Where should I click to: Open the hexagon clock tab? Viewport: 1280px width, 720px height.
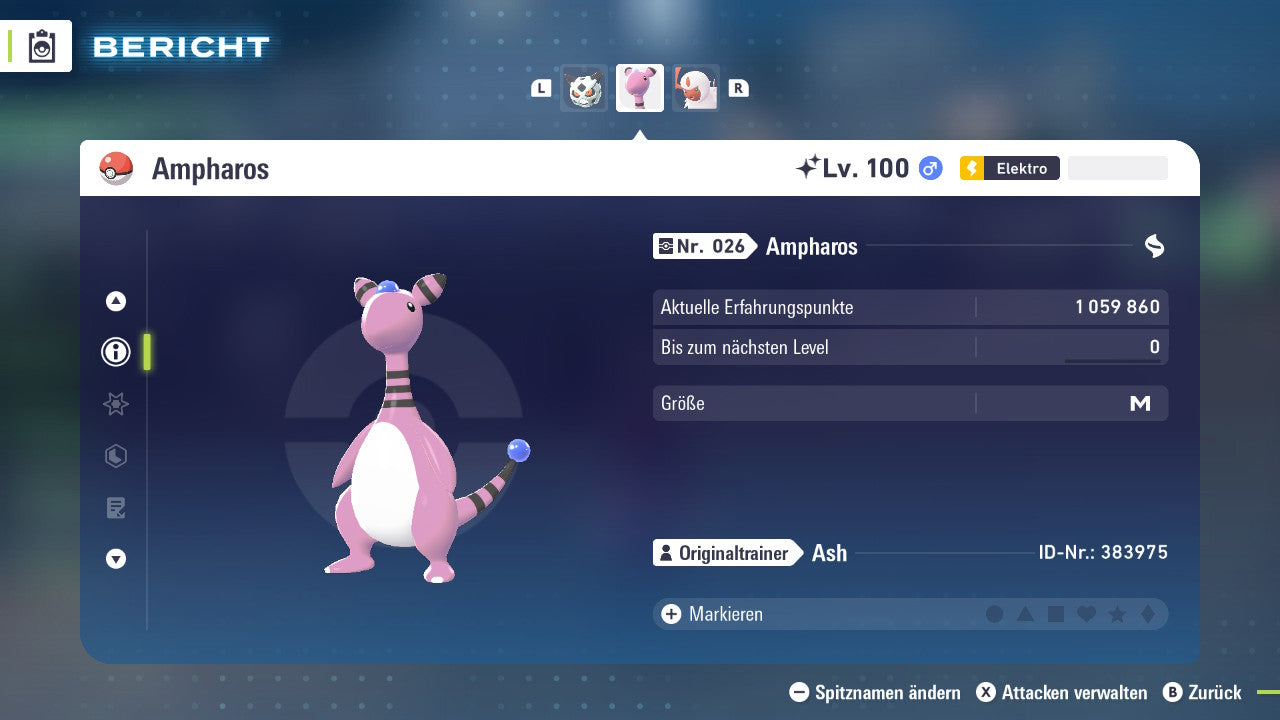pos(116,456)
